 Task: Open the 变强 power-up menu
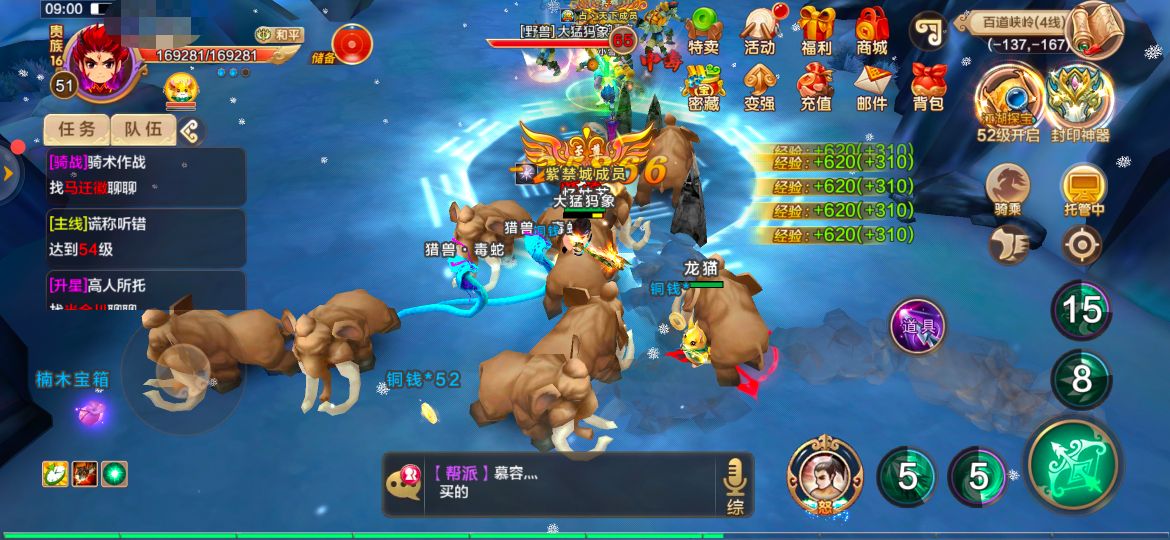click(x=760, y=85)
